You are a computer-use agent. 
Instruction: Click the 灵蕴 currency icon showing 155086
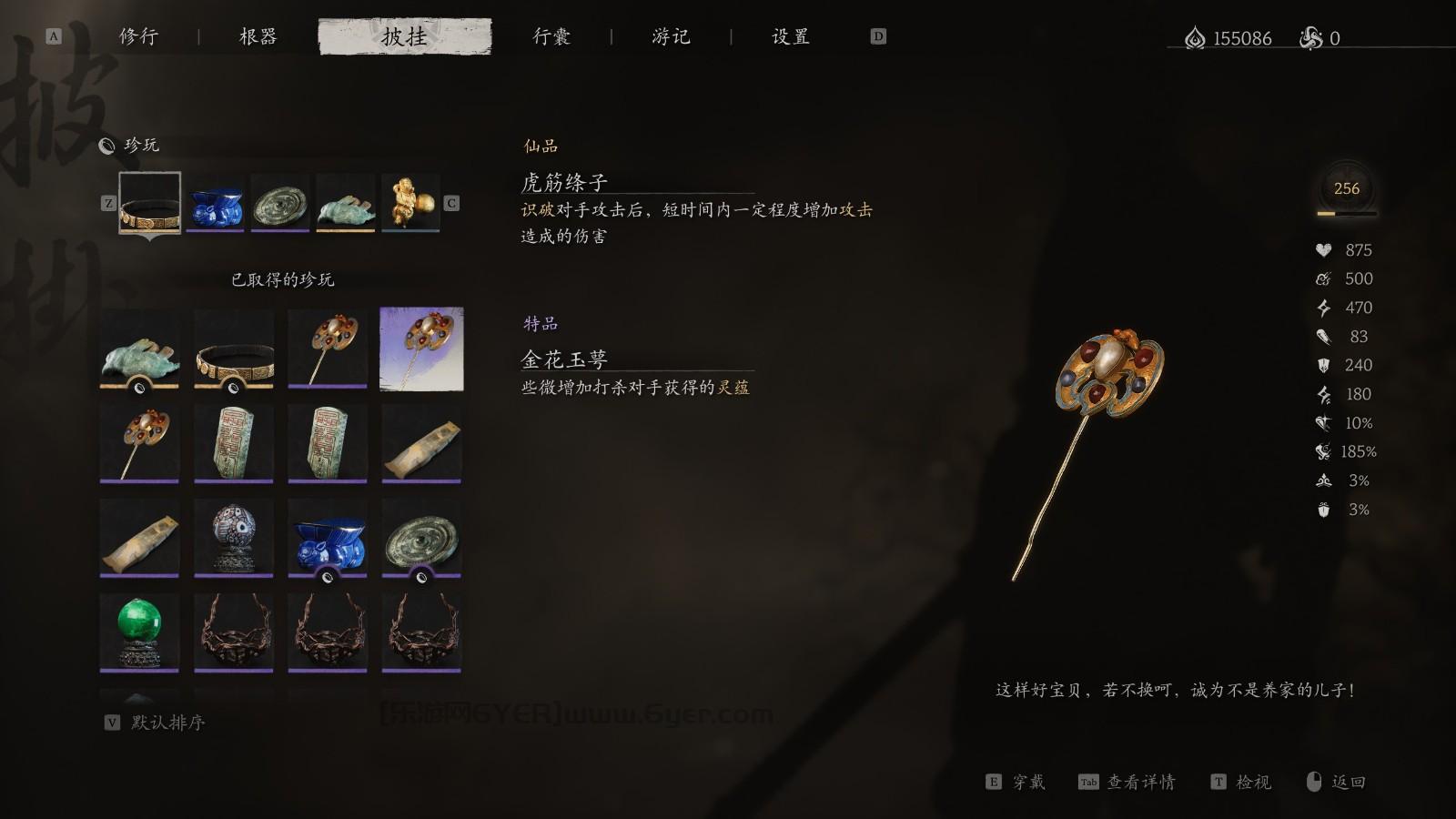point(1195,38)
